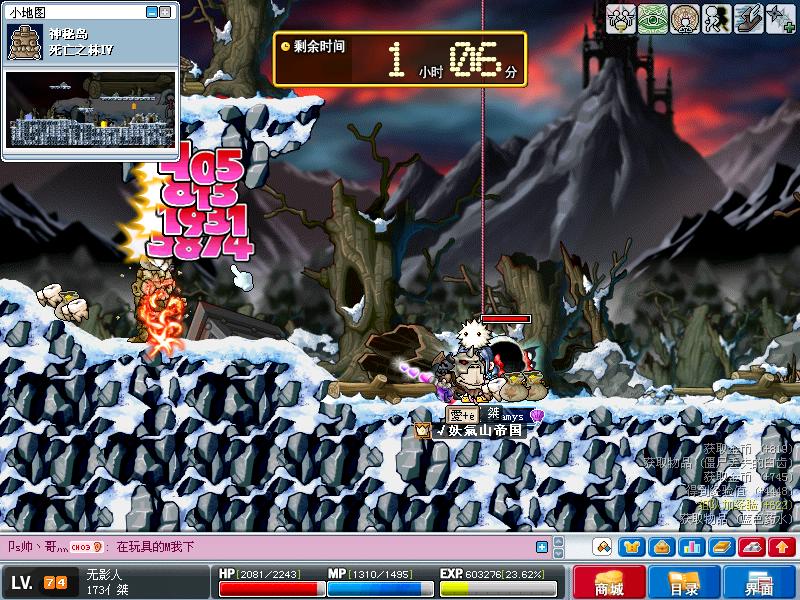
Task: Select the meditating figure buff icon
Action: pos(684,19)
